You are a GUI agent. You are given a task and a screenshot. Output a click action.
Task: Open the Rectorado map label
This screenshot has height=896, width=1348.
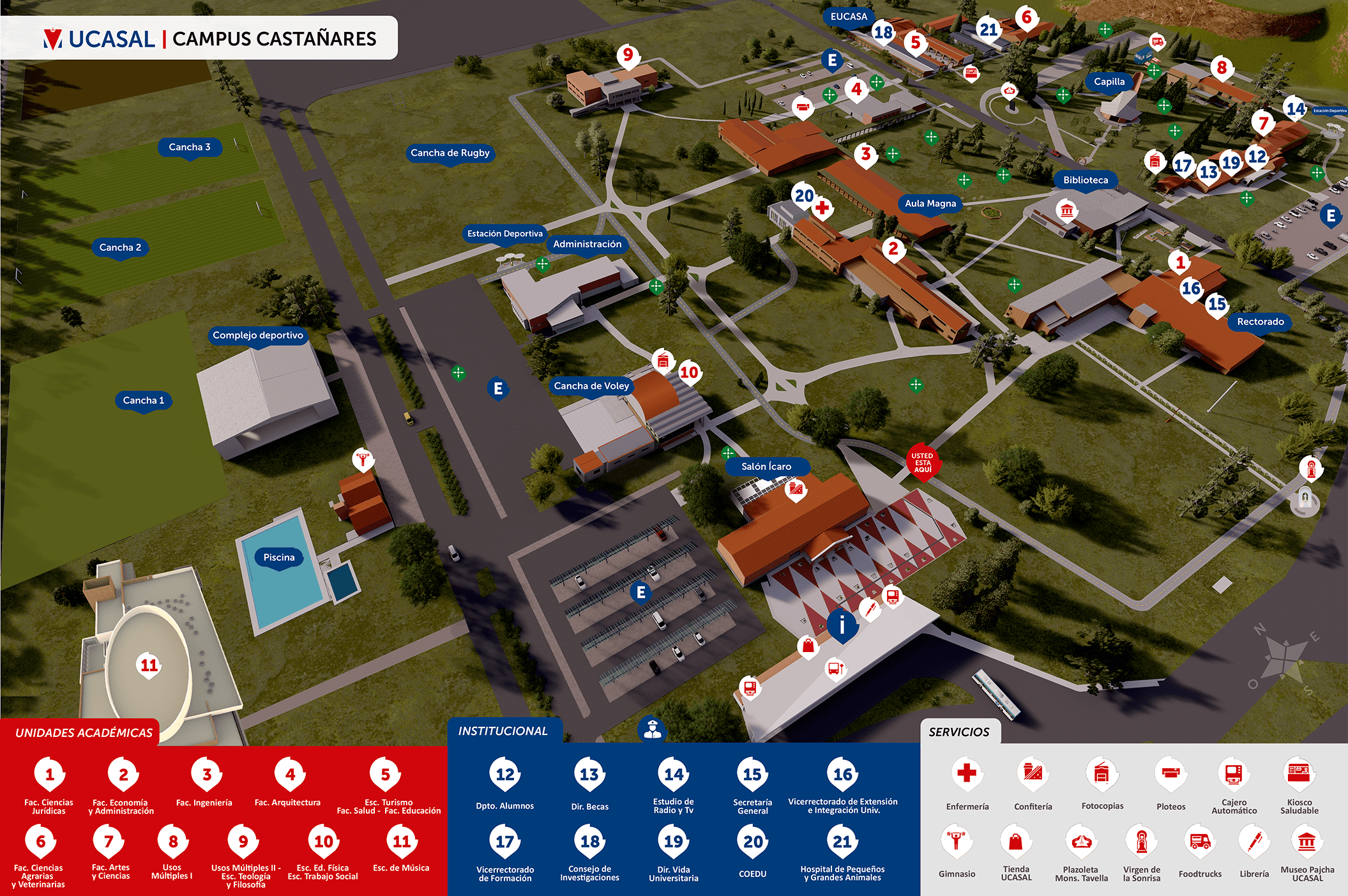[x=1260, y=322]
